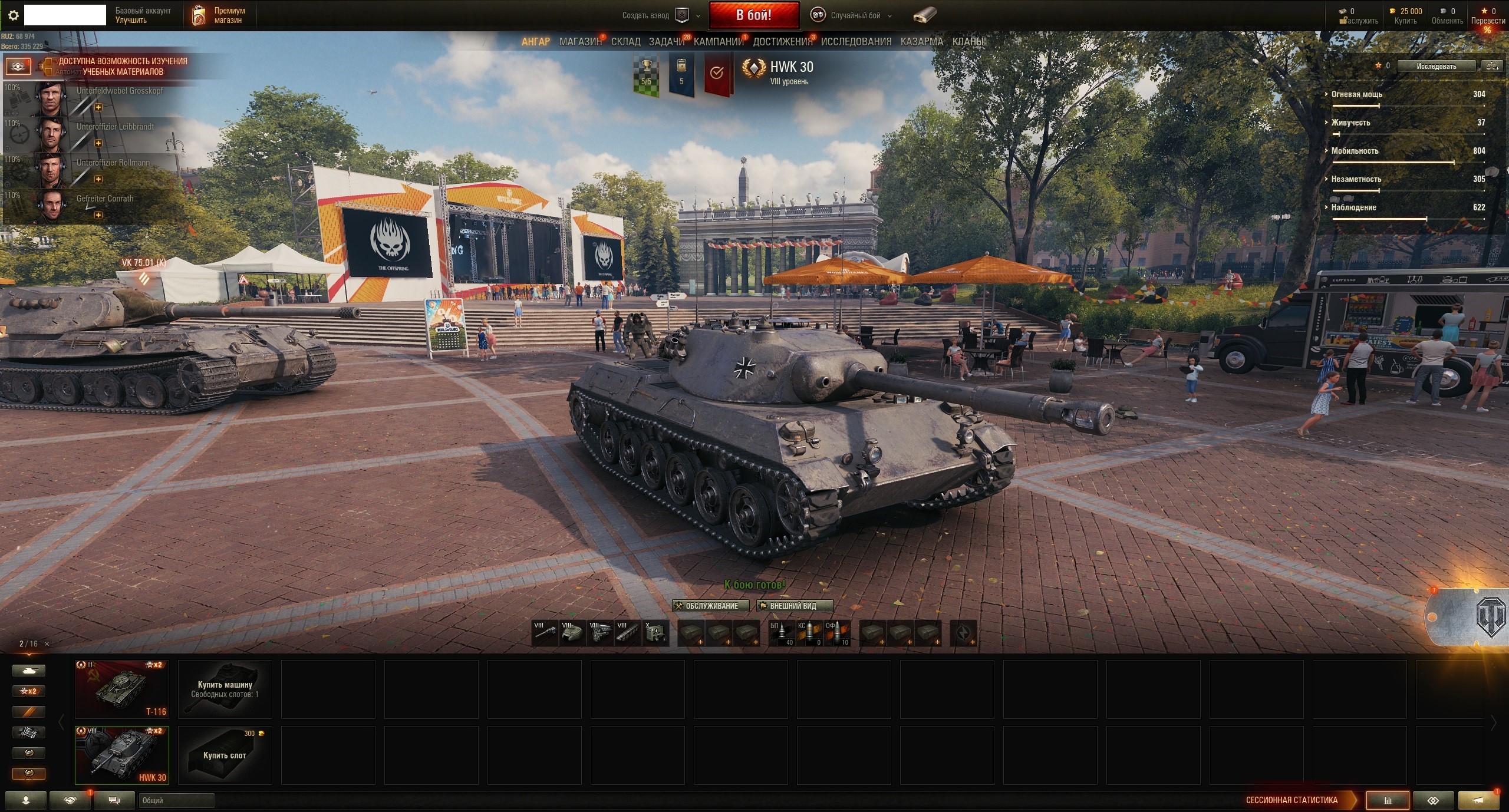
Task: Start battle with the red В бой! button
Action: [x=754, y=15]
